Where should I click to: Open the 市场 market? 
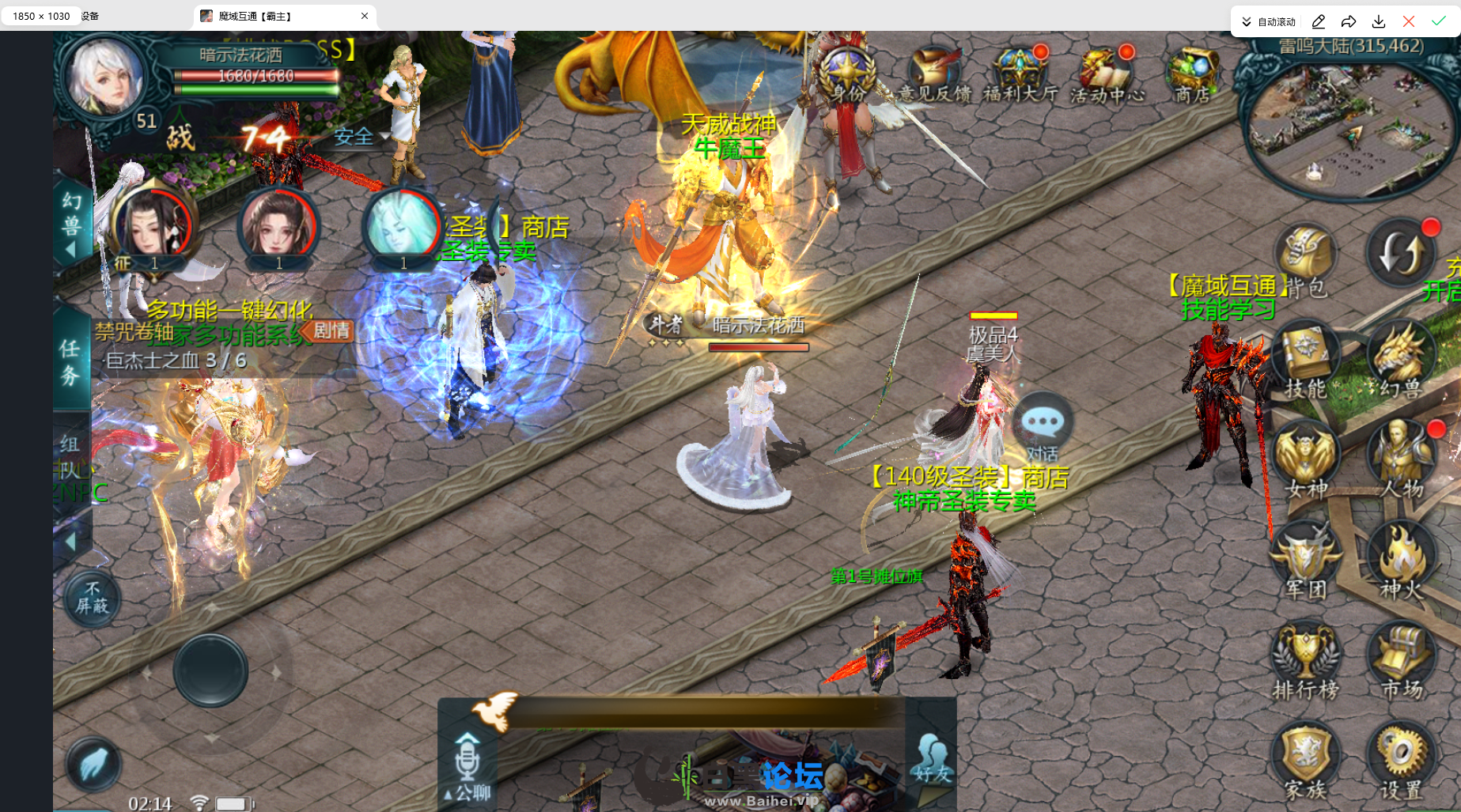click(1401, 660)
